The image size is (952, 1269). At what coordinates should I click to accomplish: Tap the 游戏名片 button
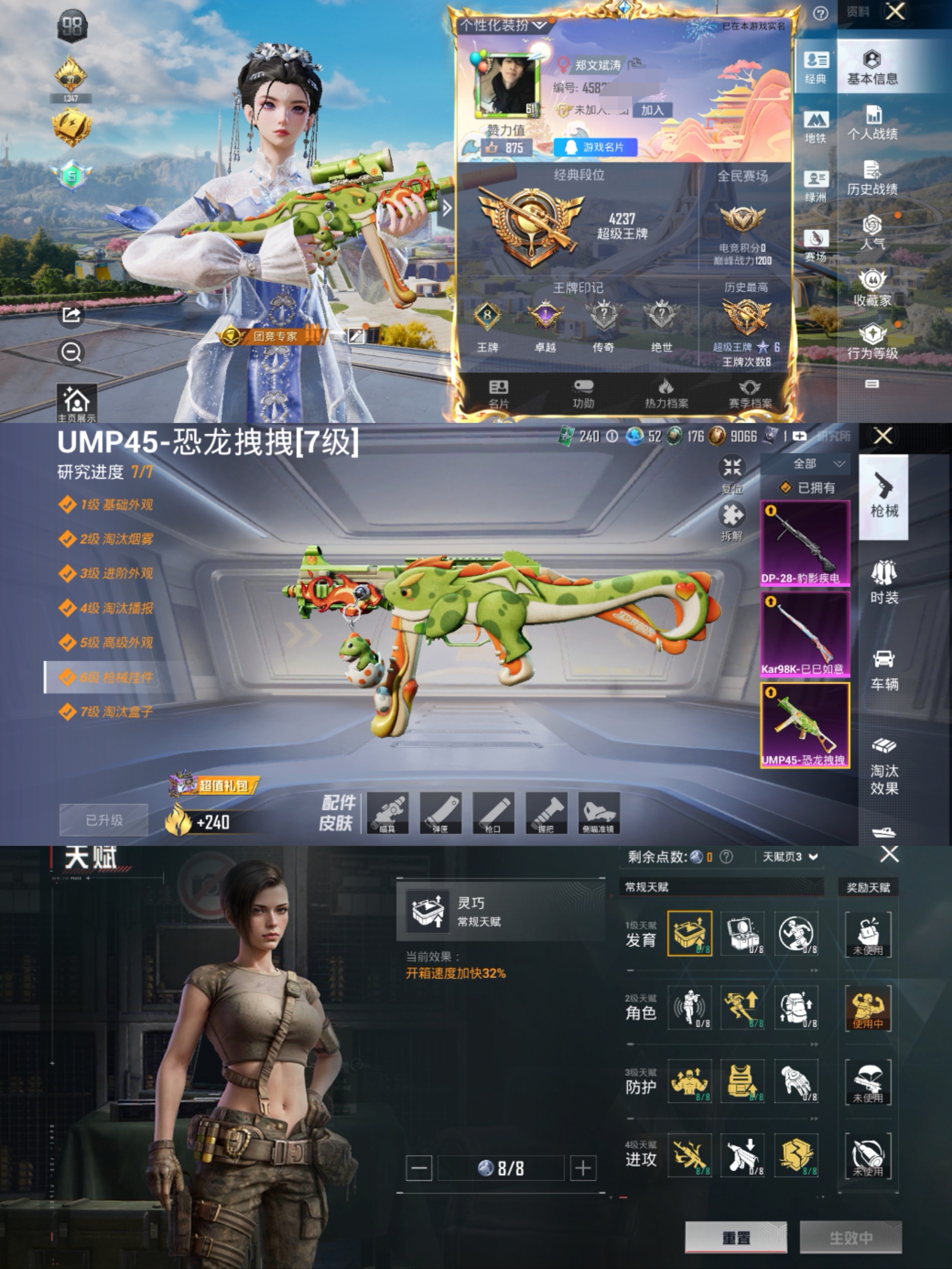click(596, 147)
